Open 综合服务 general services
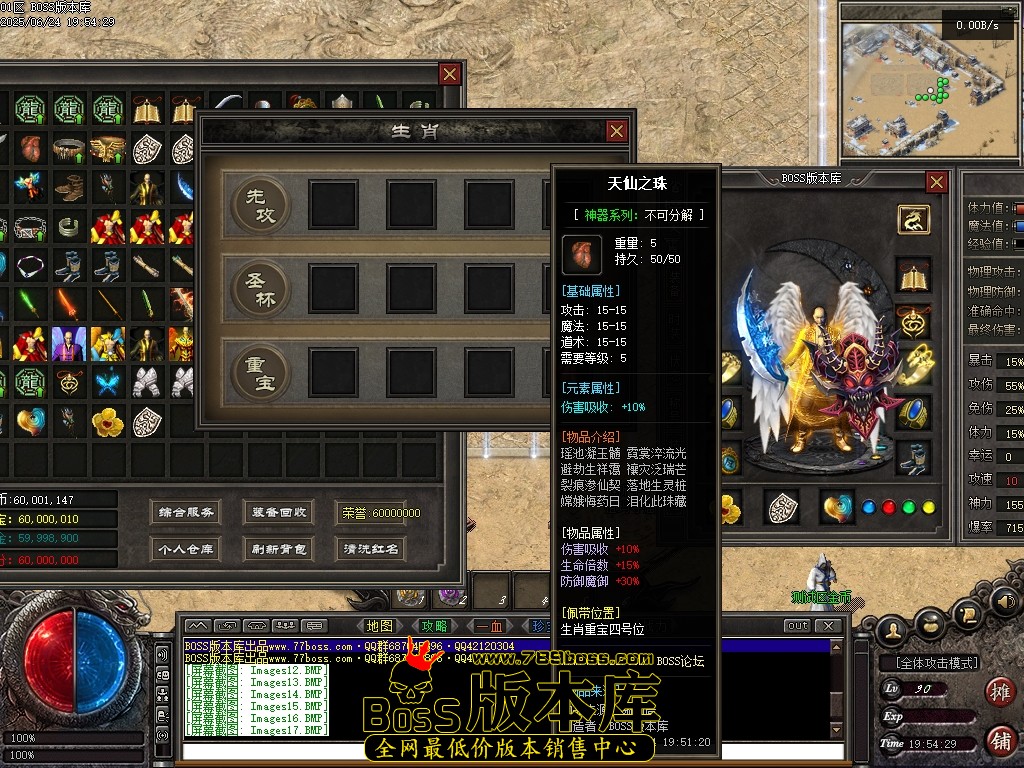The width and height of the screenshot is (1024, 768). (187, 512)
